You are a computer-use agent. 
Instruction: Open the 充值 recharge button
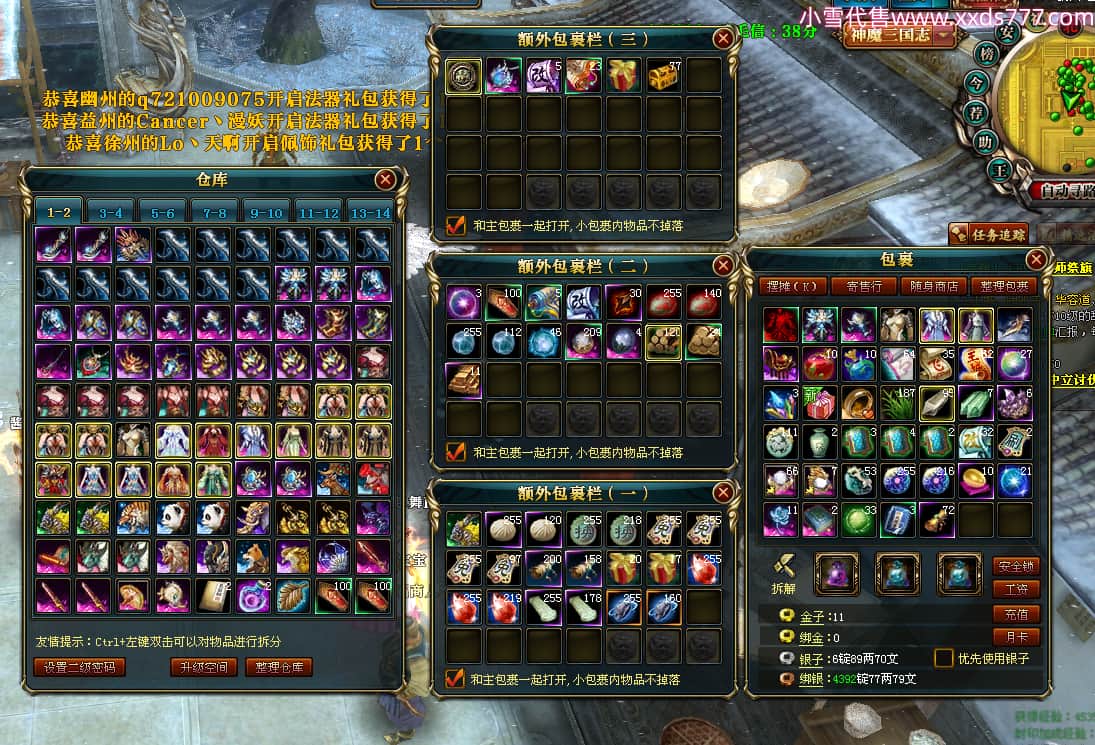[x=1016, y=613]
